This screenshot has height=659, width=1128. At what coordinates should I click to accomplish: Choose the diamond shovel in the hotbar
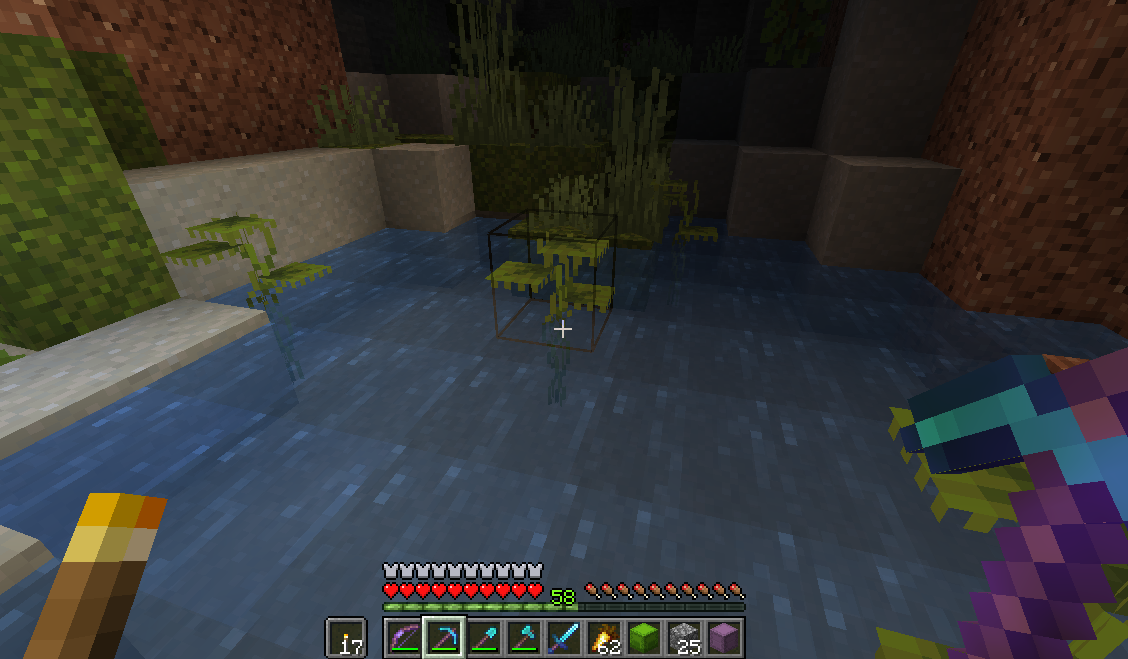(x=484, y=637)
